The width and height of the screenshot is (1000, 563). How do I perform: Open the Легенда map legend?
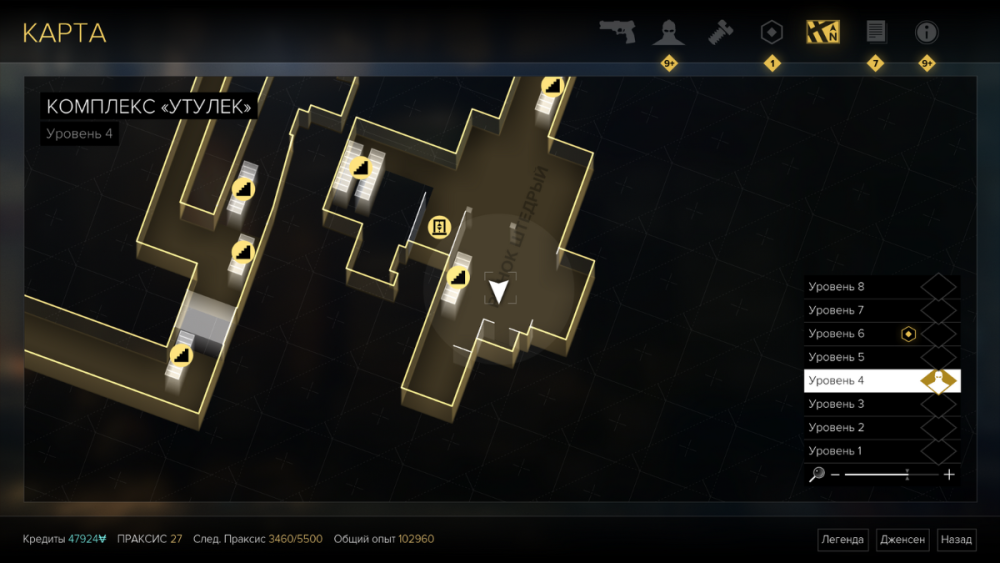click(x=843, y=540)
